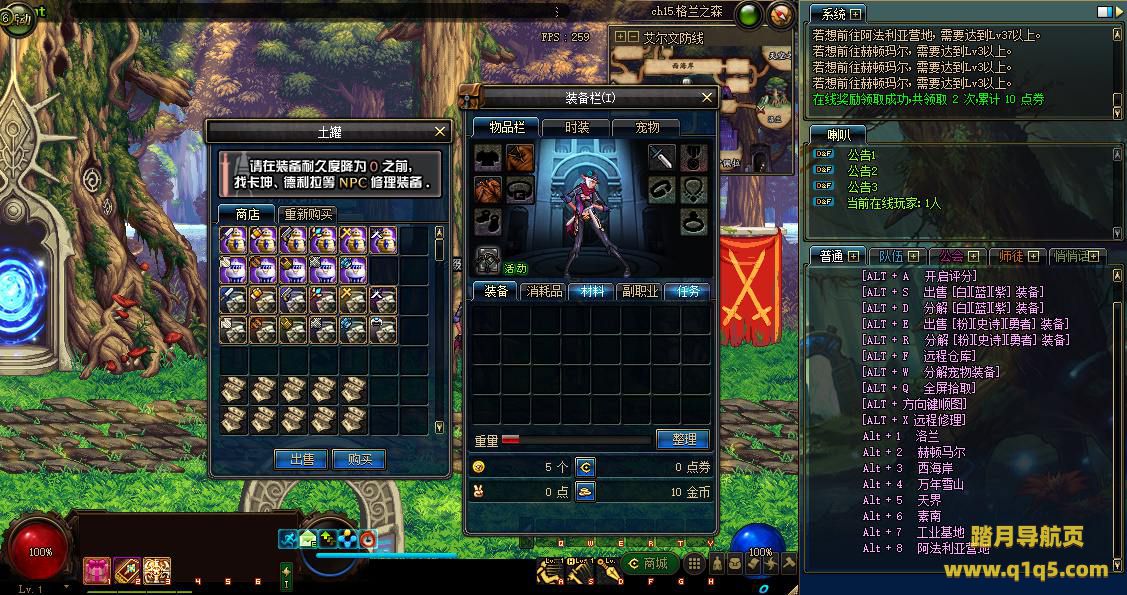The image size is (1127, 595).
Task: Close the 装备栏 inventory window
Action: 707,98
